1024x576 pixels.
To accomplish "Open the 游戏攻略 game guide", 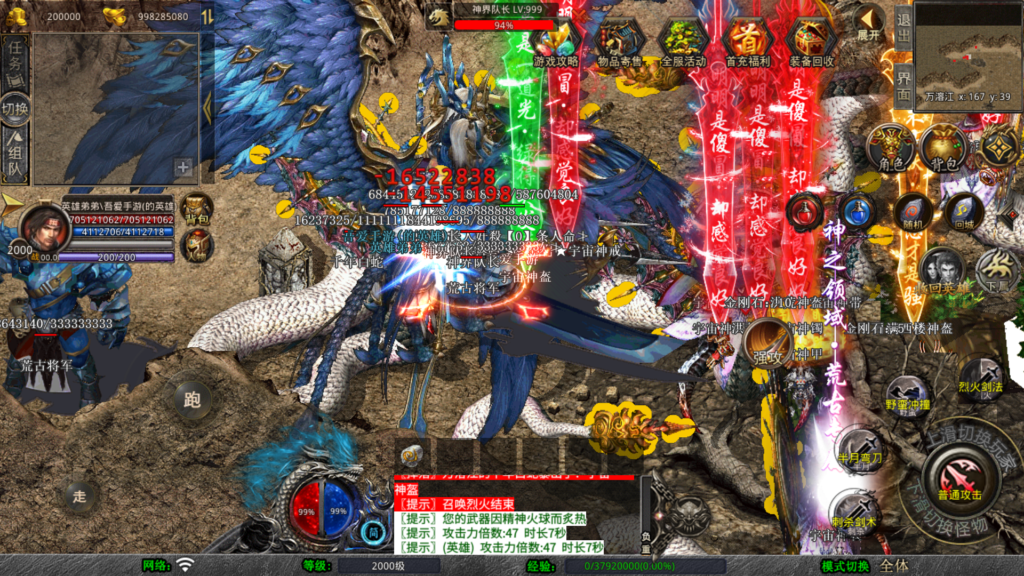I will click(x=556, y=44).
